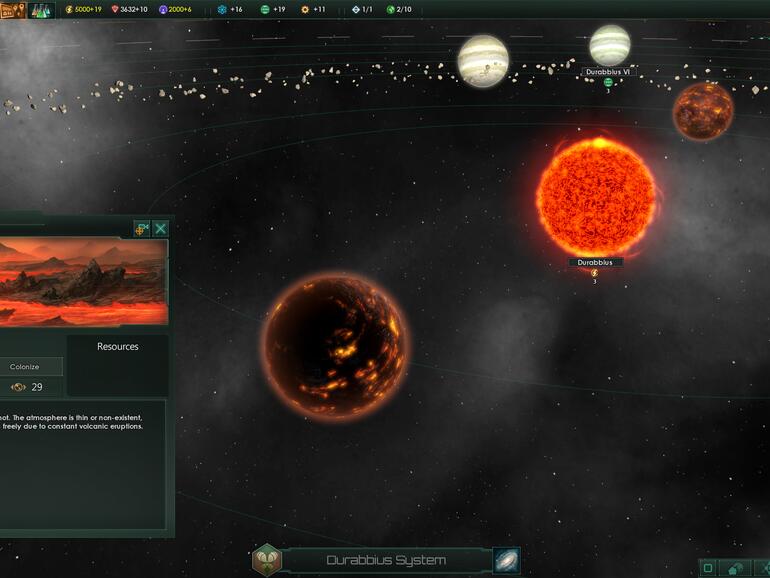This screenshot has width=770, height=578.
Task: Open the galaxy map view
Action: 507,560
